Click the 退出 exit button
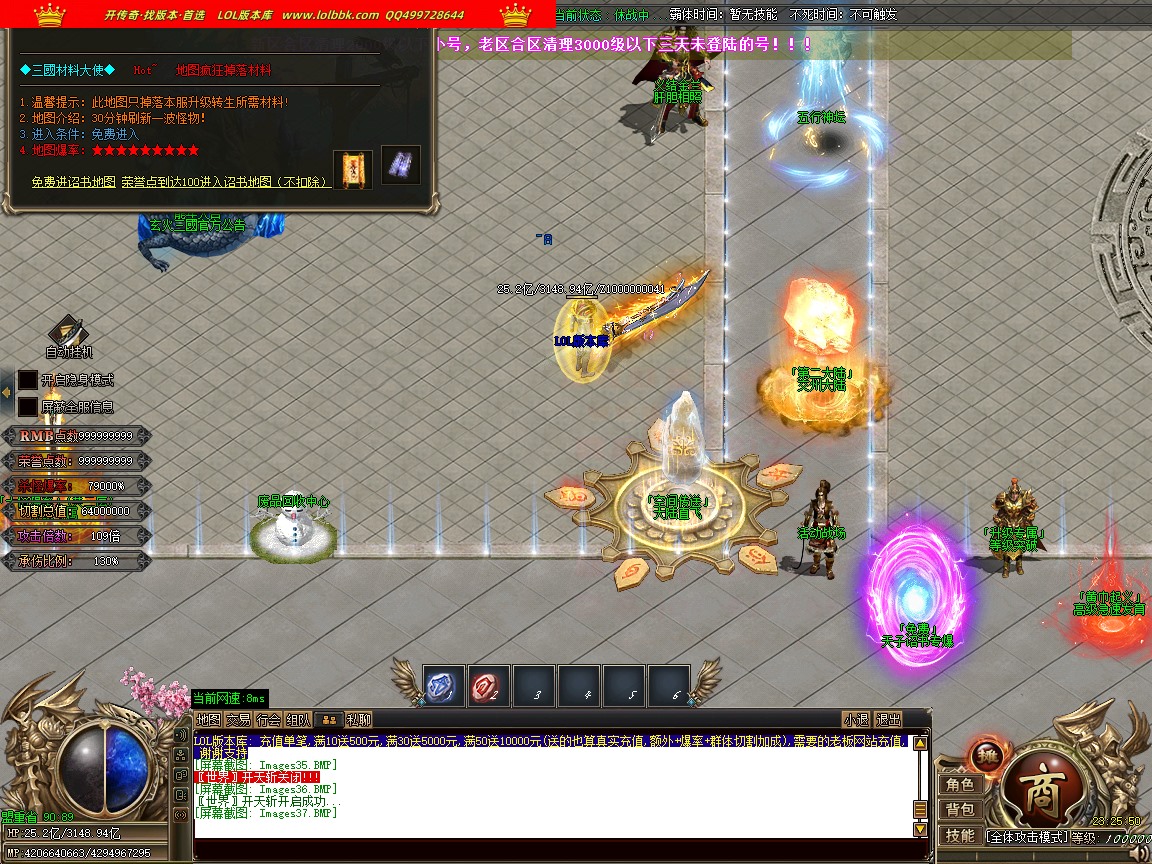Image resolution: width=1152 pixels, height=864 pixels. [x=888, y=719]
